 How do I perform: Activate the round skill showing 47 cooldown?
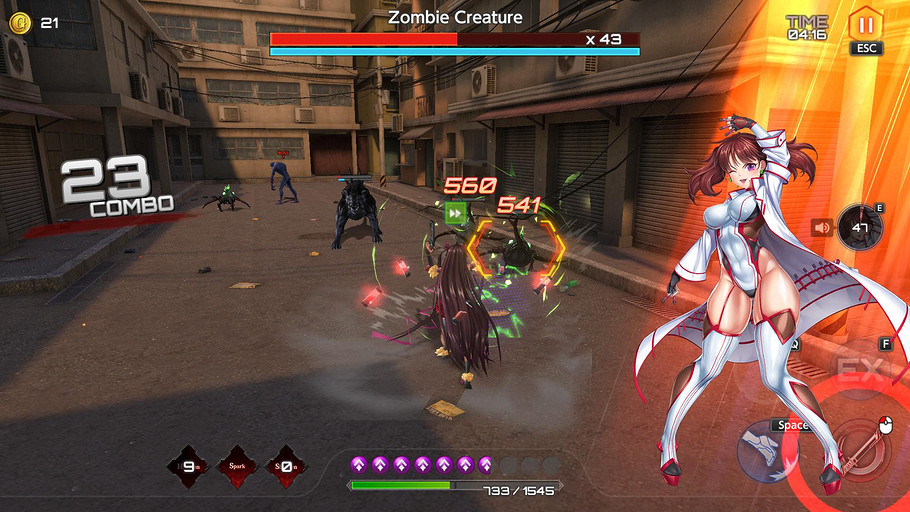point(859,228)
